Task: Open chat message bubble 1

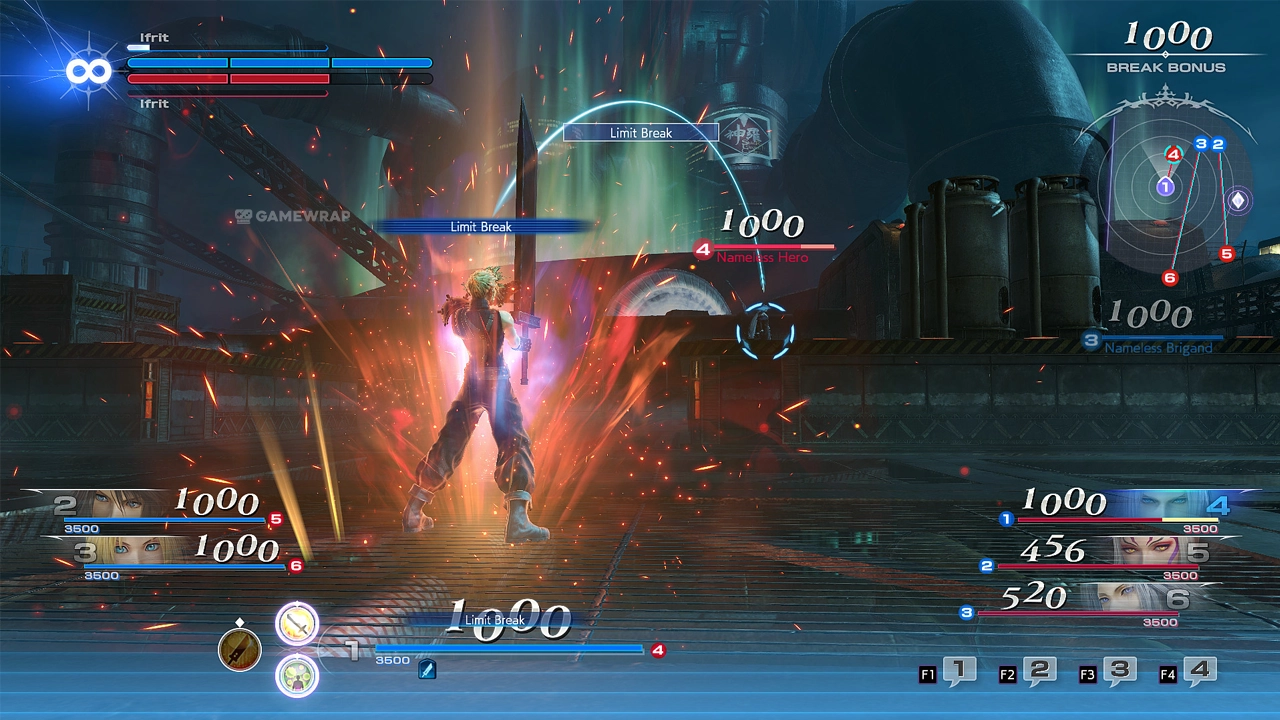Action: click(959, 672)
